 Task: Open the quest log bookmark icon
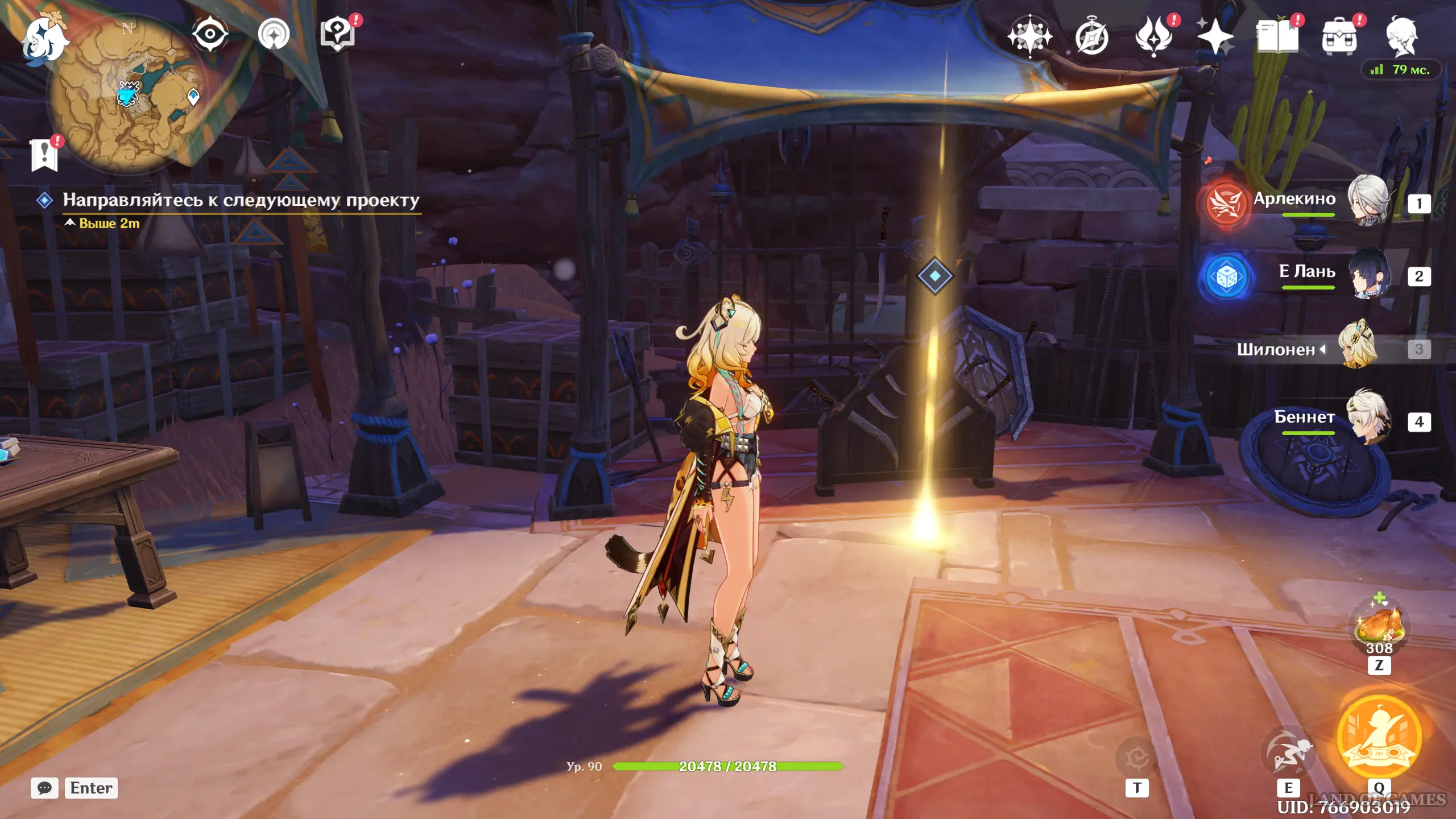44,155
